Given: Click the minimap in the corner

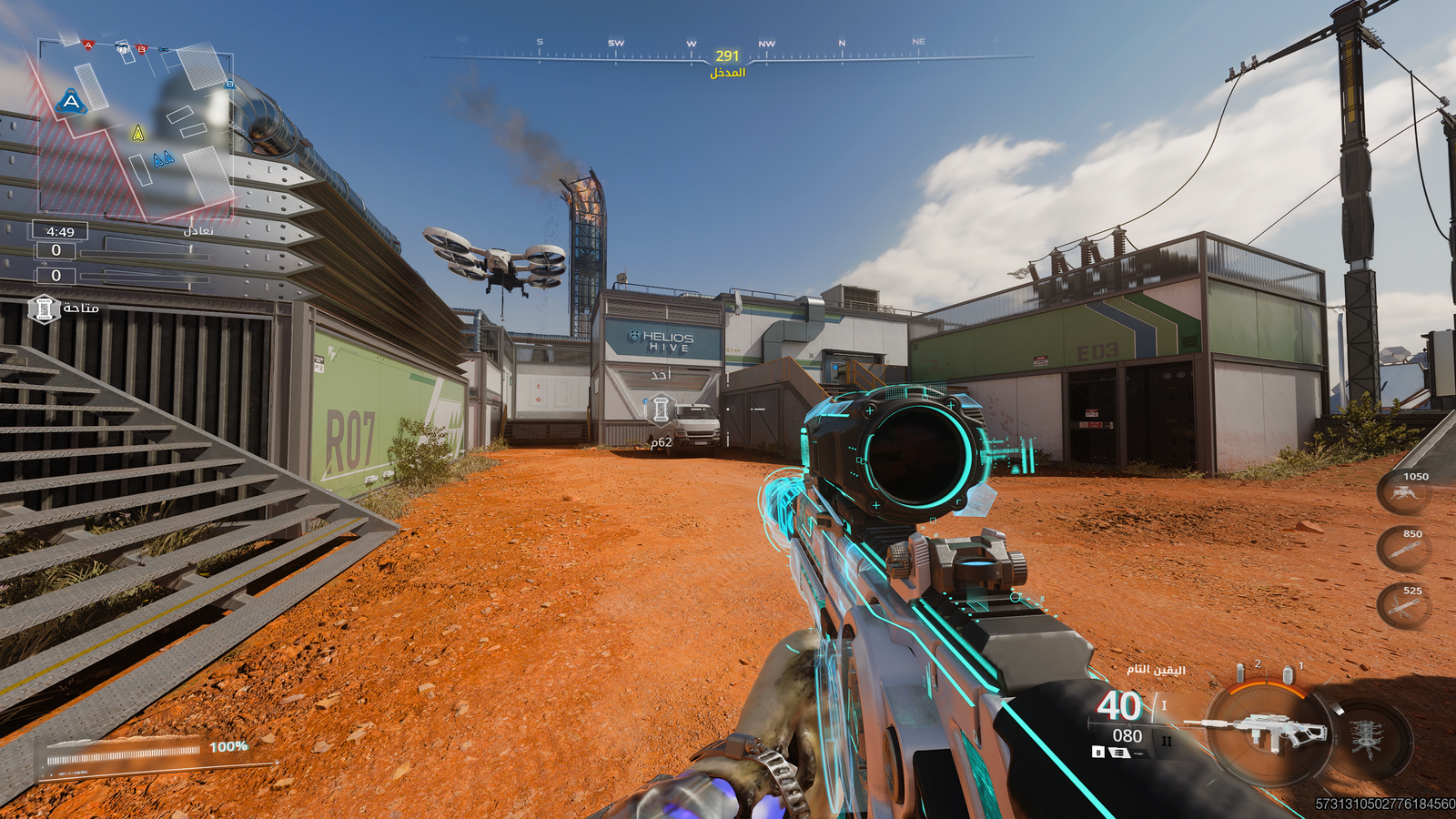Looking at the screenshot, I should click(135, 130).
